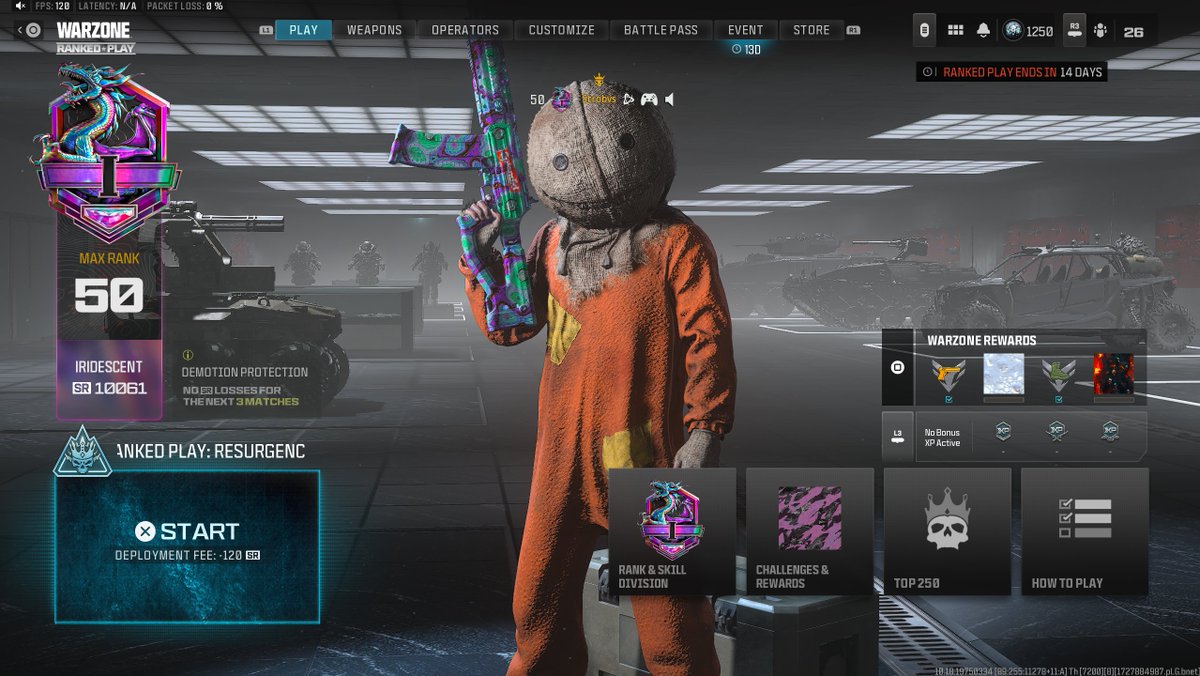The height and width of the screenshot is (676, 1200).
Task: Open the No Bonus XP Active panel
Action: tap(942, 438)
